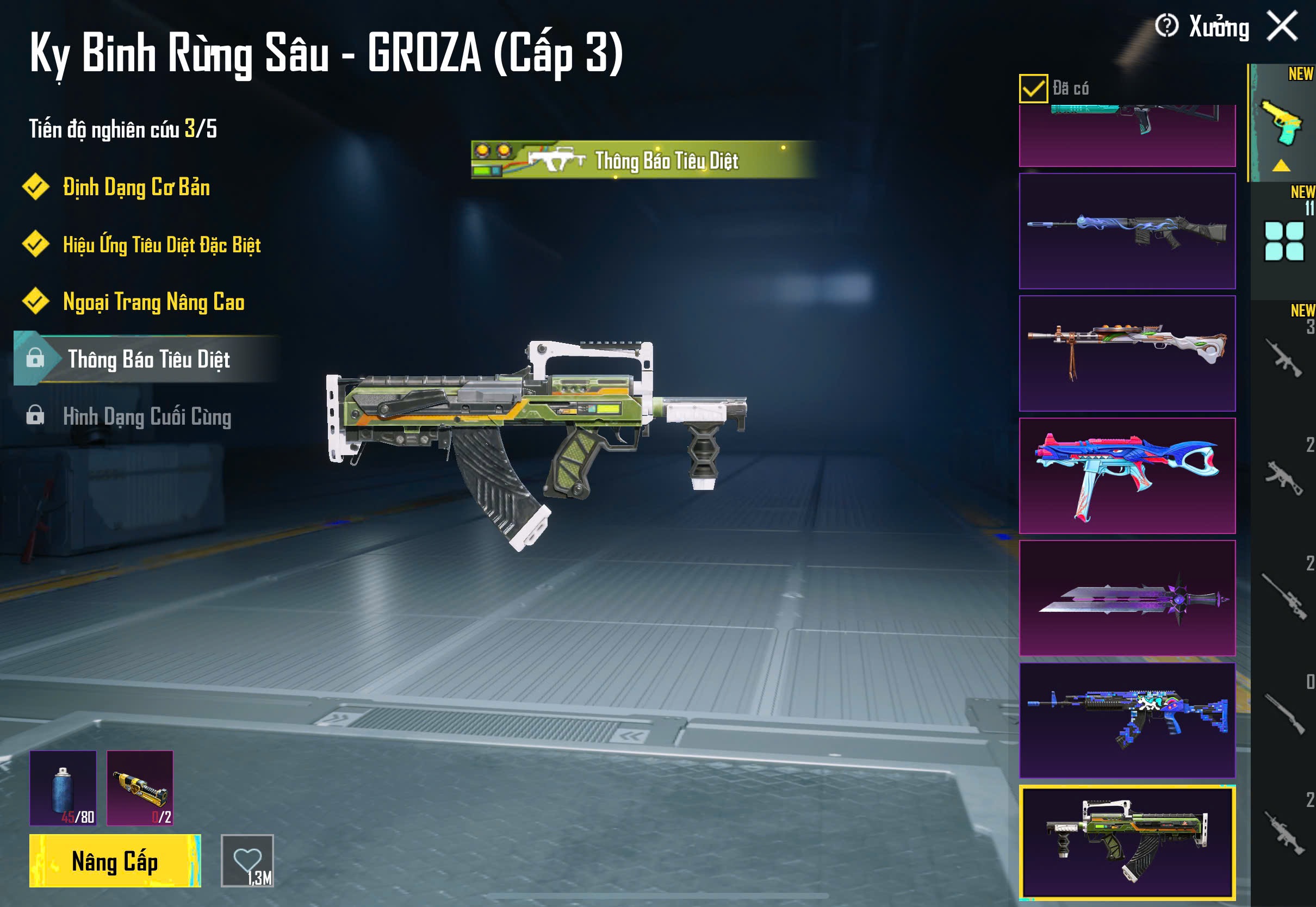
Task: Select the blue spray paint can material
Action: (63, 788)
